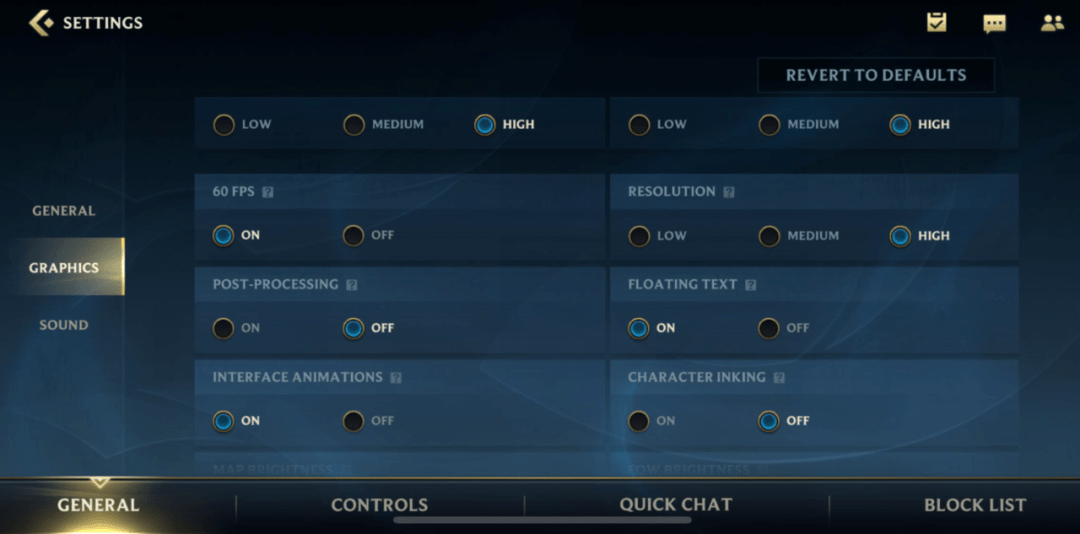Go back using the Settings arrow
The height and width of the screenshot is (534, 1080).
41,22
